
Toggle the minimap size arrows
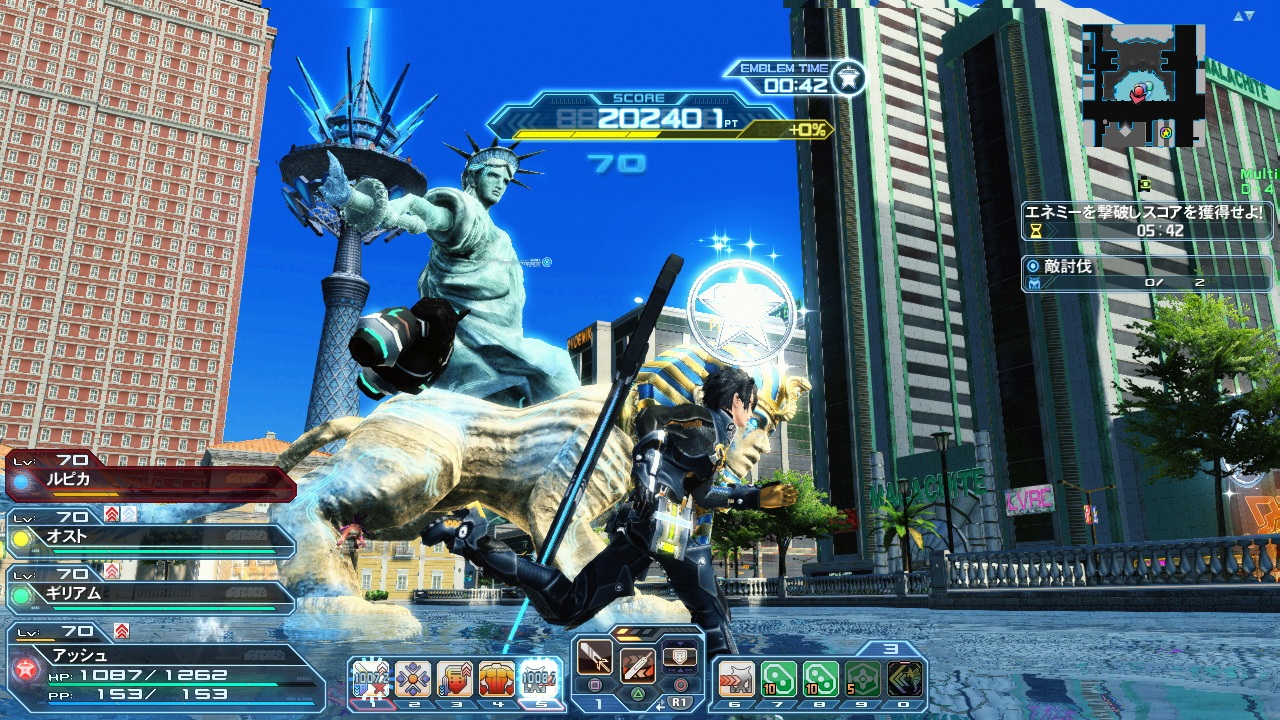pos(1243,16)
